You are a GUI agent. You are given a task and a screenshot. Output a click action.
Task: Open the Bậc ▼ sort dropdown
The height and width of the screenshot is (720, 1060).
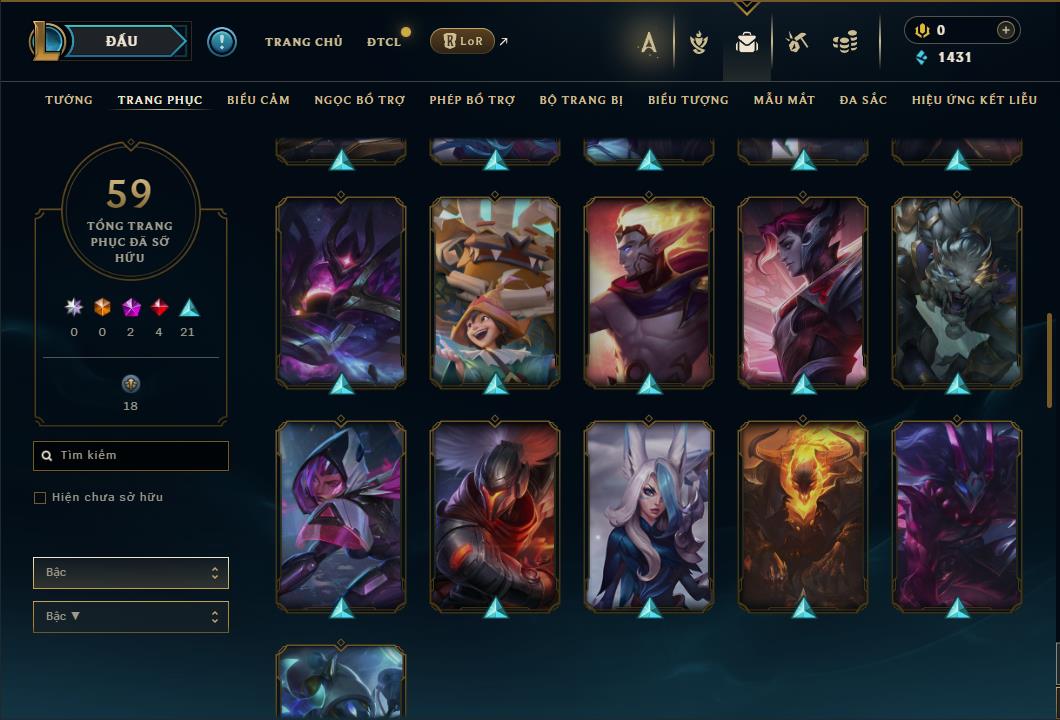(x=131, y=617)
